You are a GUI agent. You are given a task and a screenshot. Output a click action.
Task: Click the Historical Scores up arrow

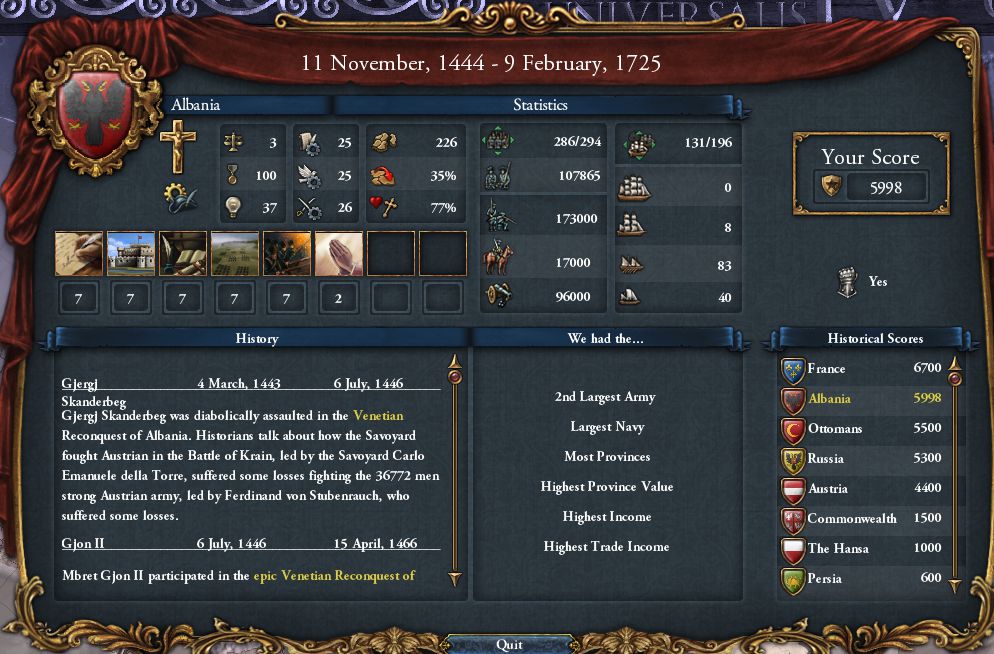tap(955, 362)
